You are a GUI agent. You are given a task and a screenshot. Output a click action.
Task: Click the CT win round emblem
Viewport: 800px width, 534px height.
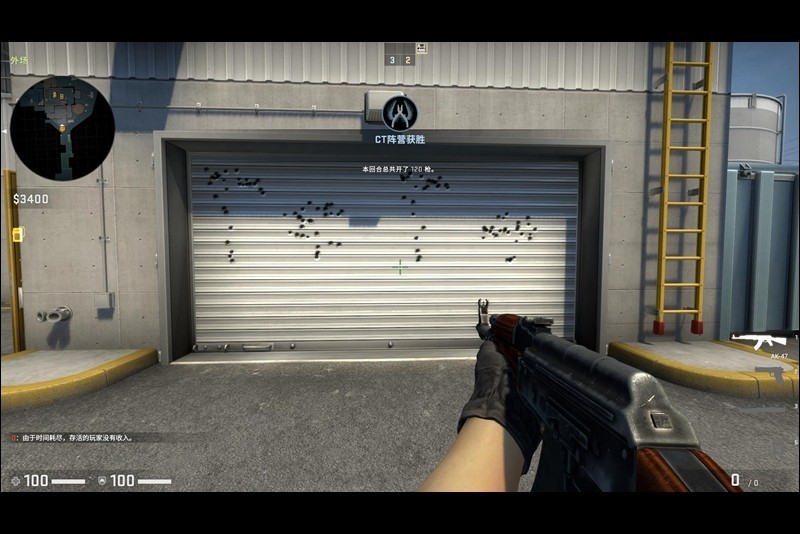point(399,113)
